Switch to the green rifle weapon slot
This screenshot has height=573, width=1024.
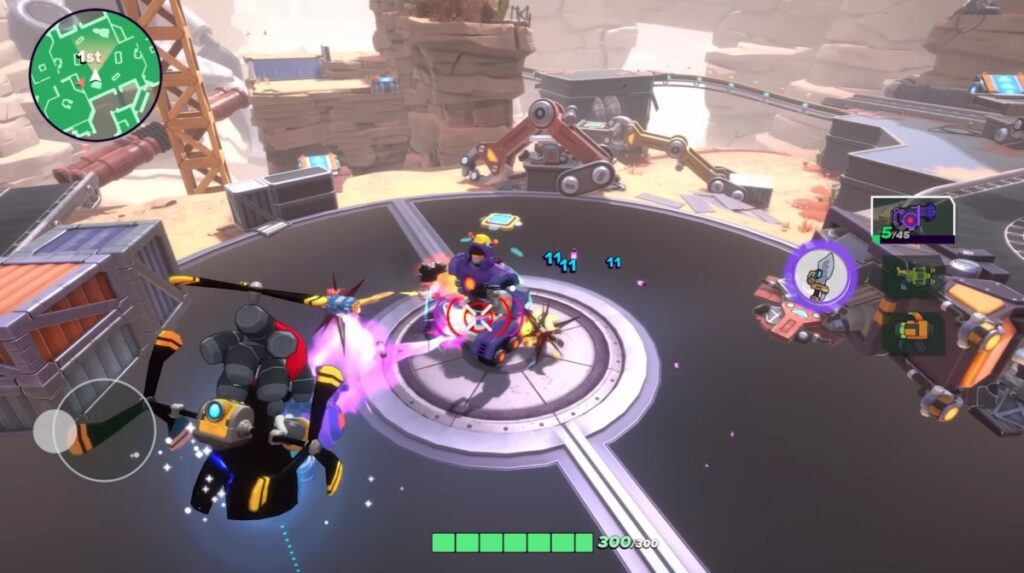point(913,275)
